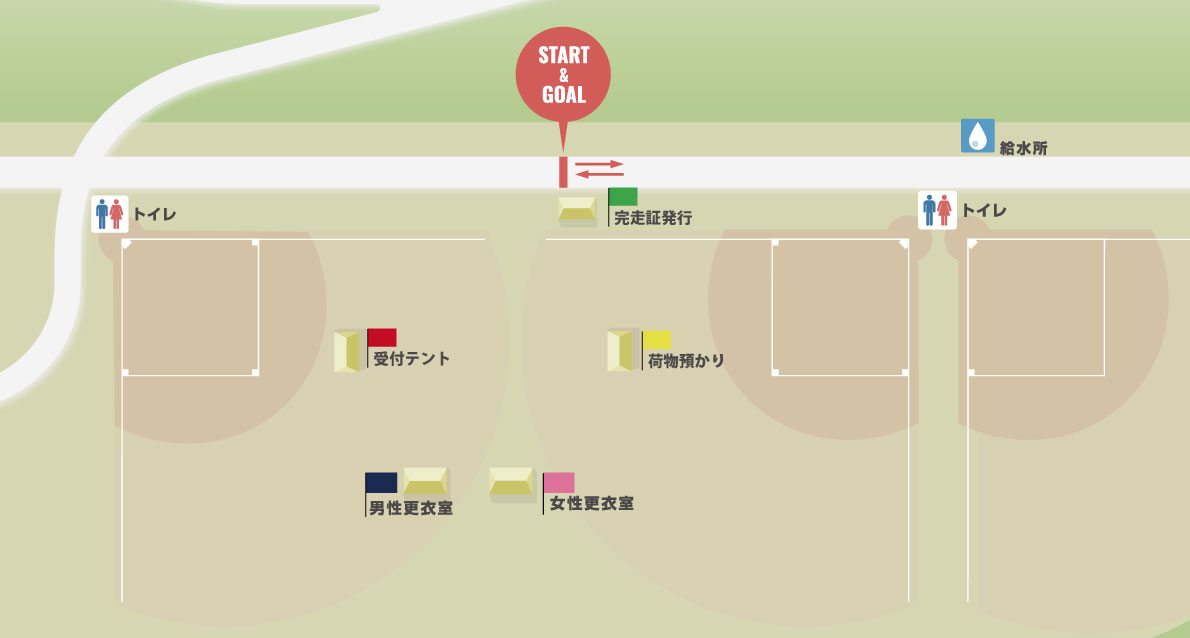1190x638 pixels.
Task: Click the green 完走証発行 flag marker
Action: click(x=623, y=197)
